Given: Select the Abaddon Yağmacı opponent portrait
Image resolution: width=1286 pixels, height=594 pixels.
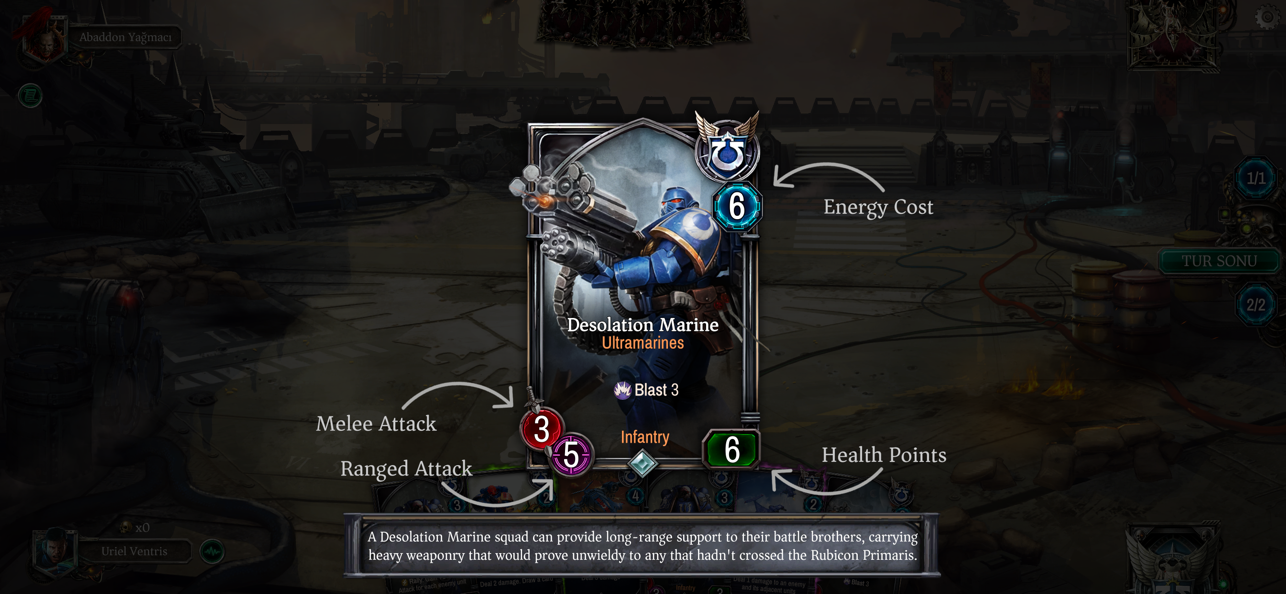Looking at the screenshot, I should 44,39.
